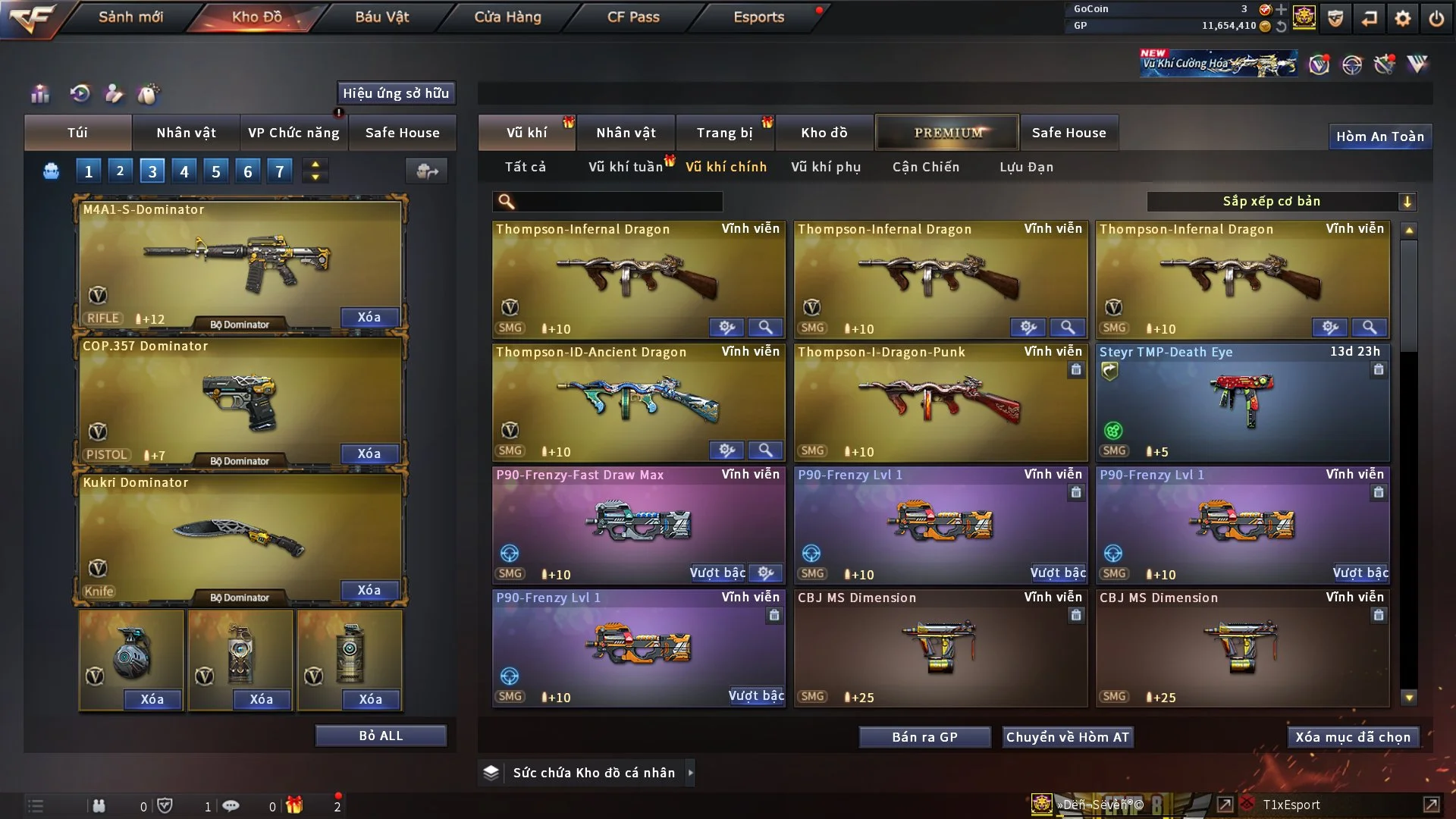Select the Vũ khí phụ category
Screen dimensions: 1456x819
pos(825,167)
